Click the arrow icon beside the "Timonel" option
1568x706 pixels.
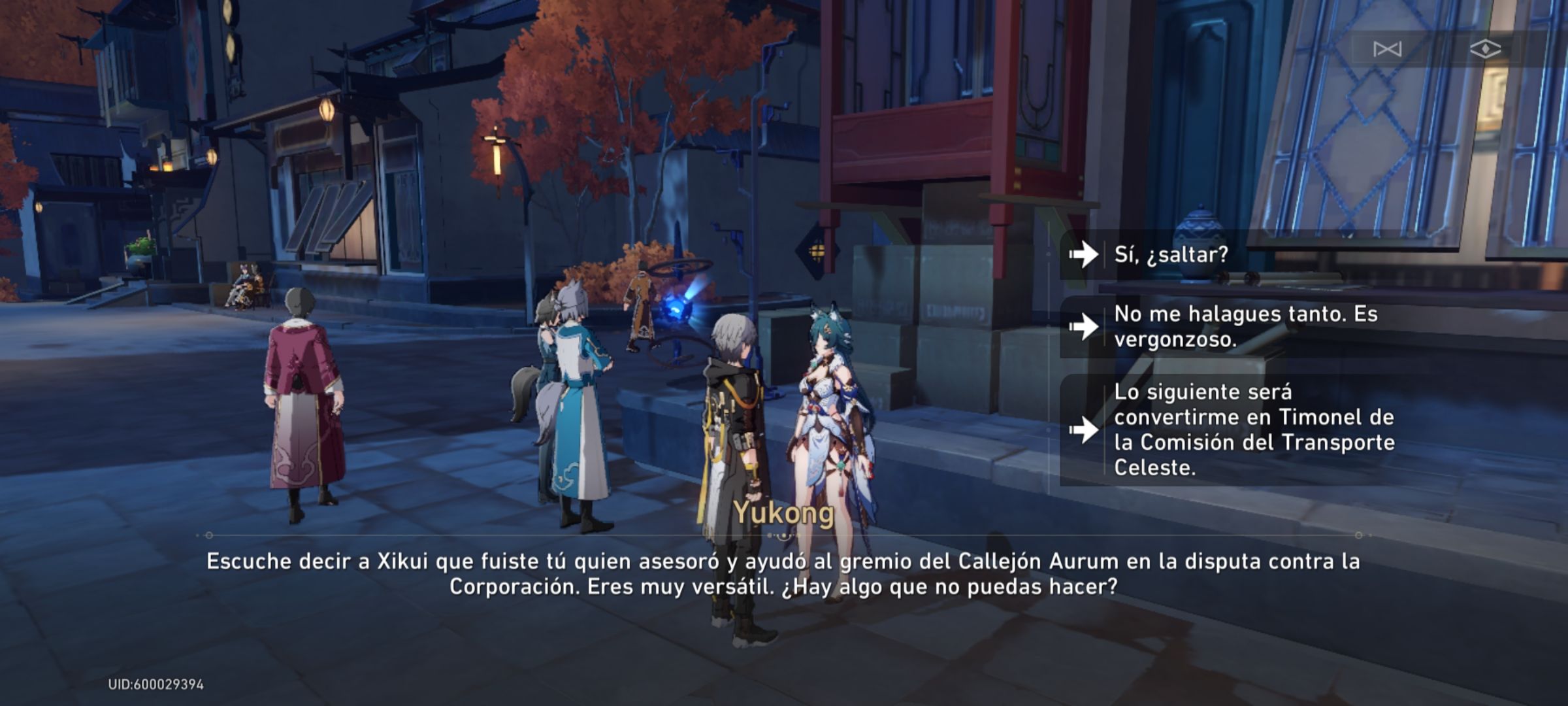pyautogui.click(x=1085, y=429)
